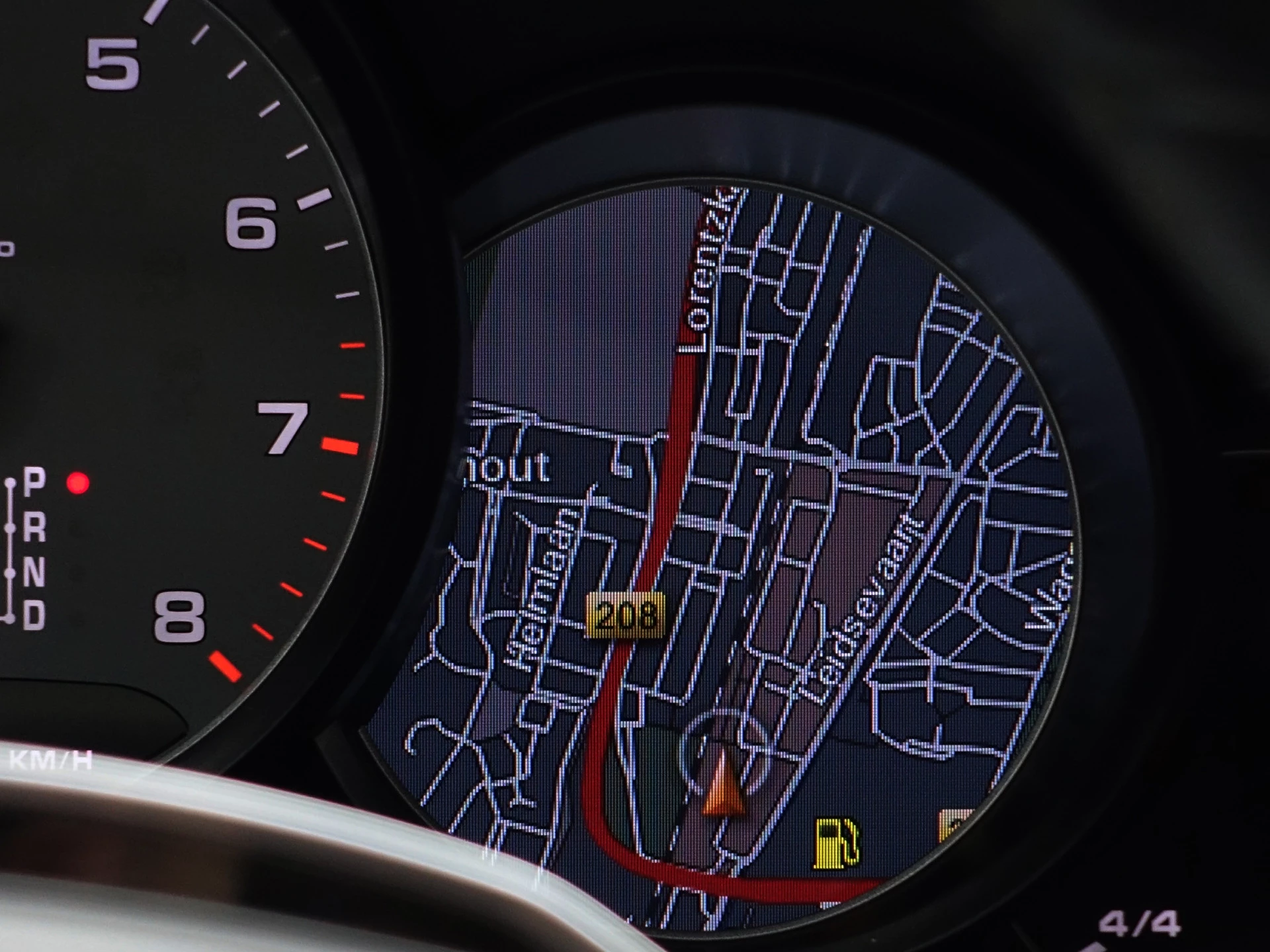Select the yellow fuel station map icon

coord(837,843)
